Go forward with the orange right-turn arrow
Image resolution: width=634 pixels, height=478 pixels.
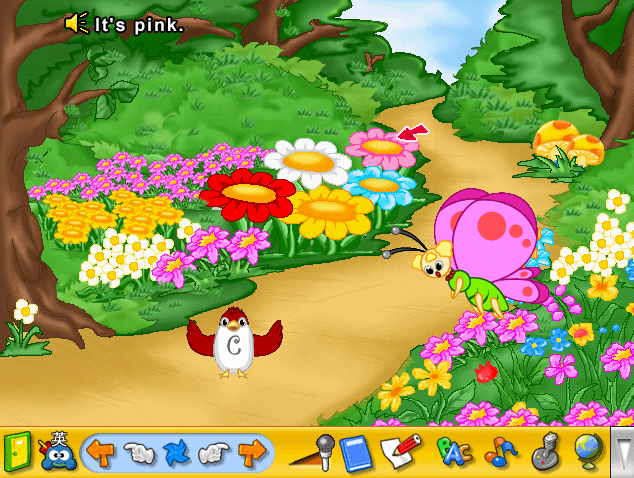pos(252,453)
